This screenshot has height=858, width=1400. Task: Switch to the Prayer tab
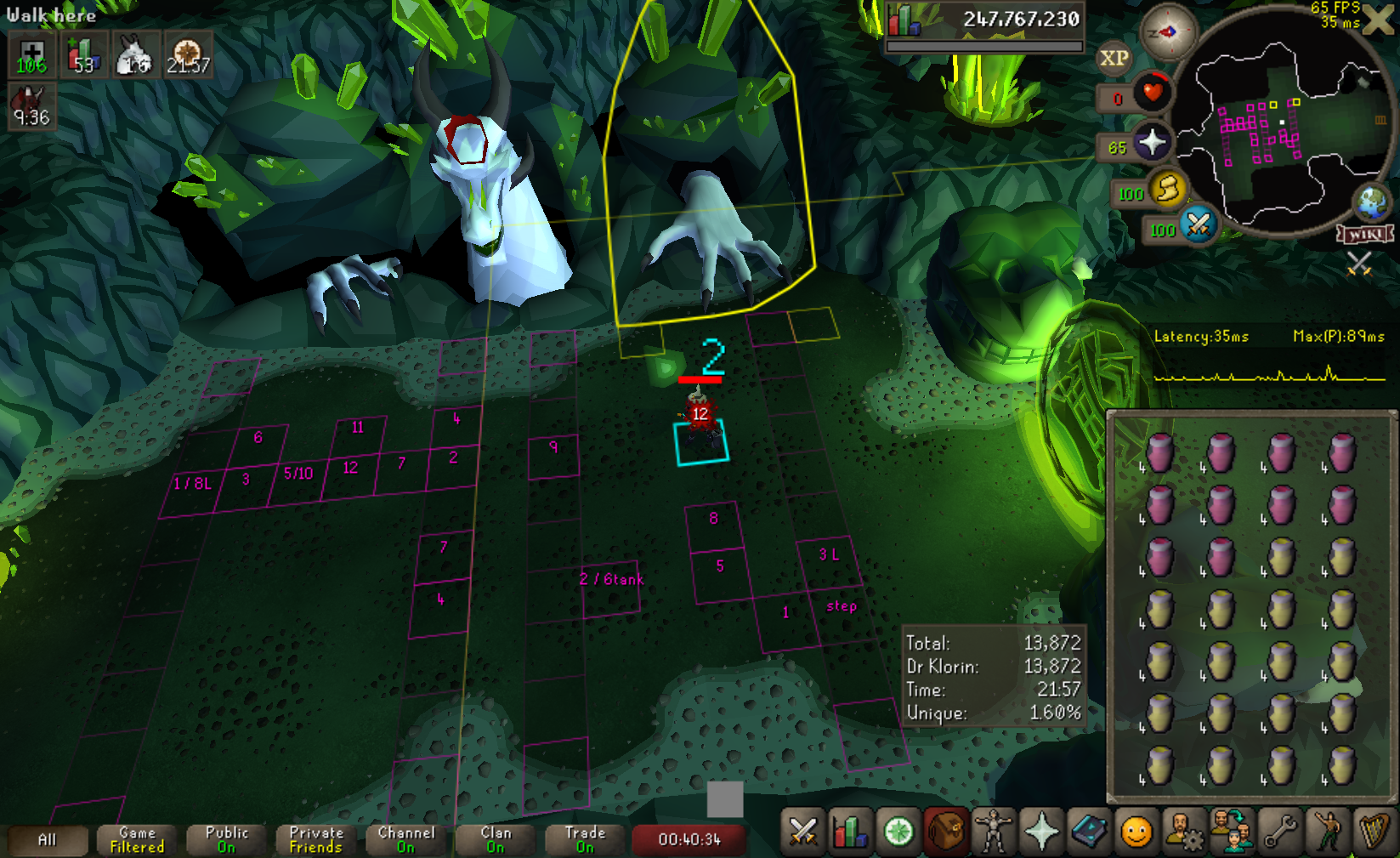[1041, 831]
